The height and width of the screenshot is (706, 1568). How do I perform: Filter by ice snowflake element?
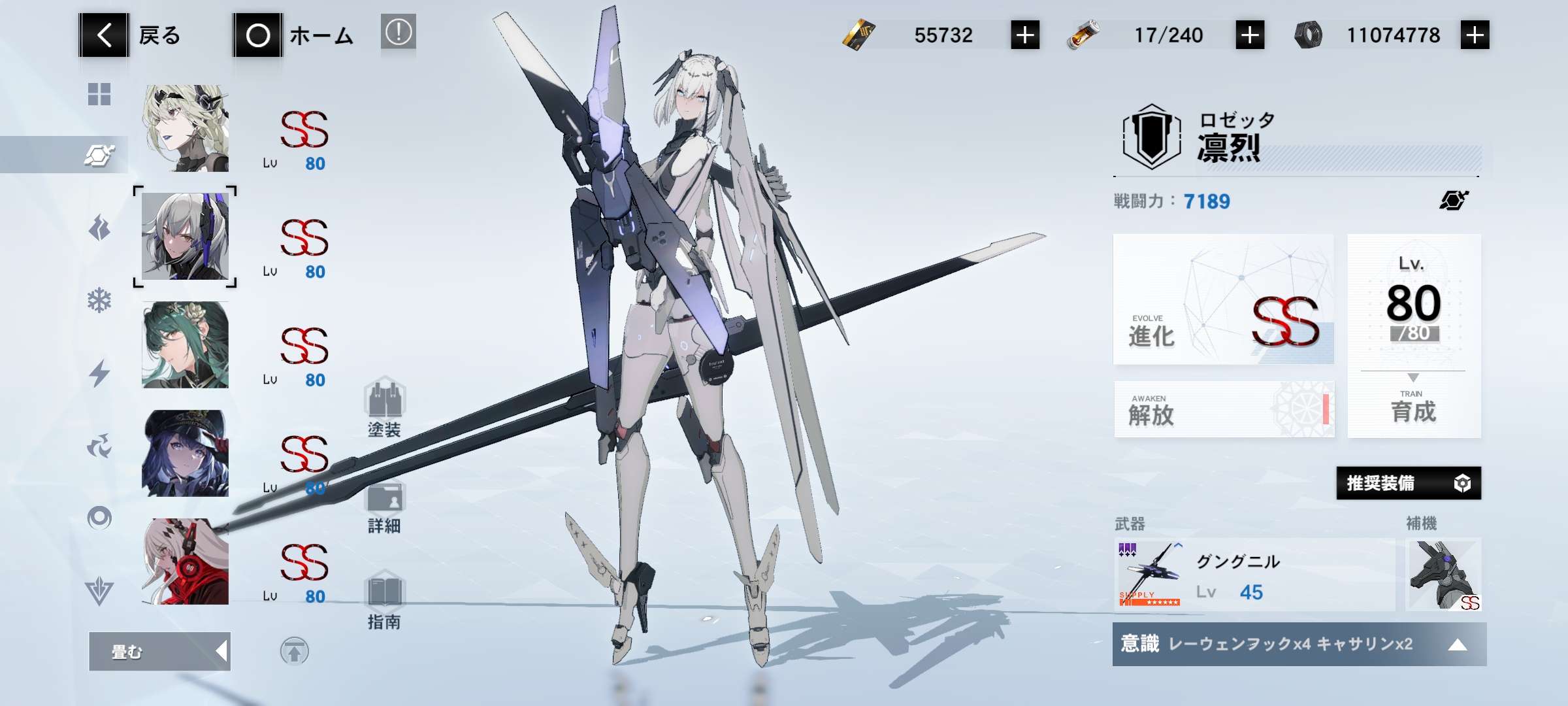coord(99,301)
